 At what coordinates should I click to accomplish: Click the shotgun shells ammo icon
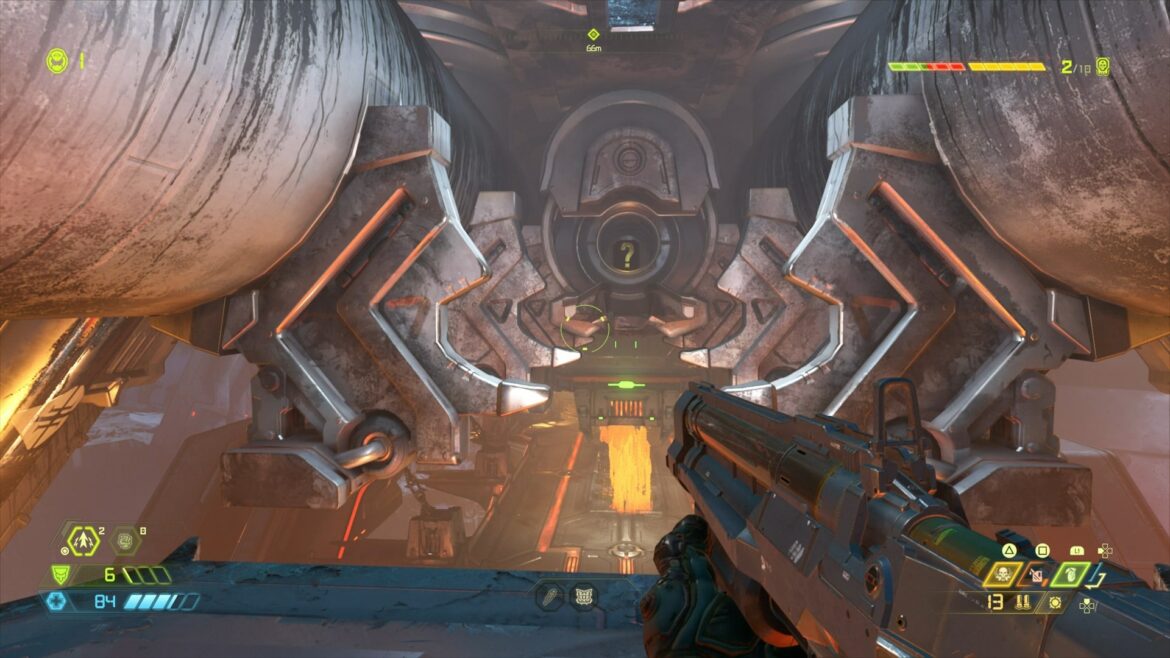(x=1023, y=602)
